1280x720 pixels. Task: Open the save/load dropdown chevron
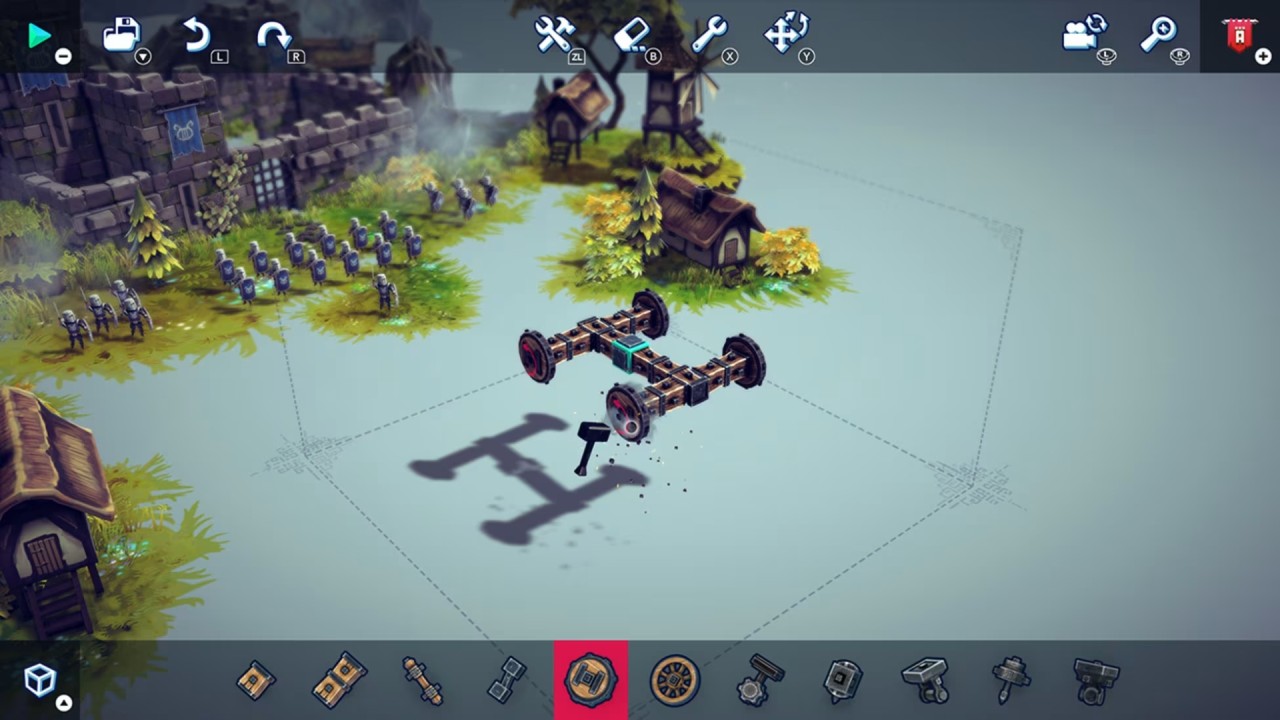point(142,57)
